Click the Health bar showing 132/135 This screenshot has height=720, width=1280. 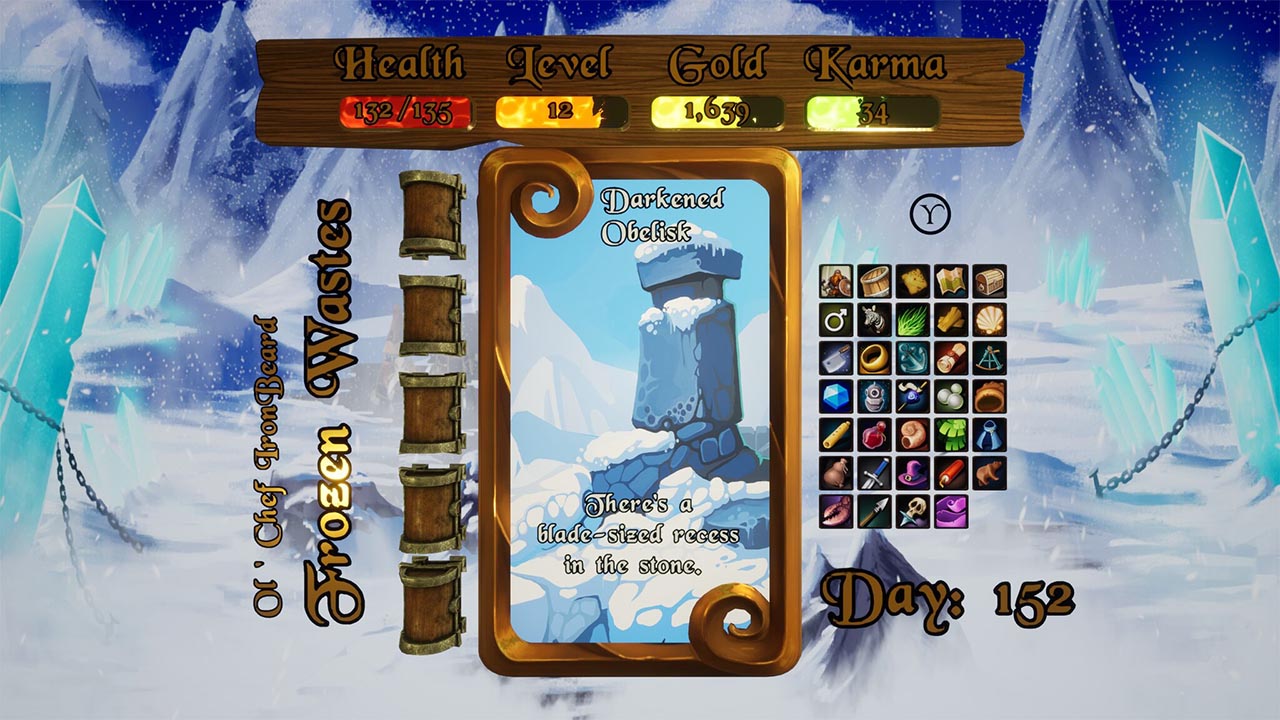click(404, 110)
